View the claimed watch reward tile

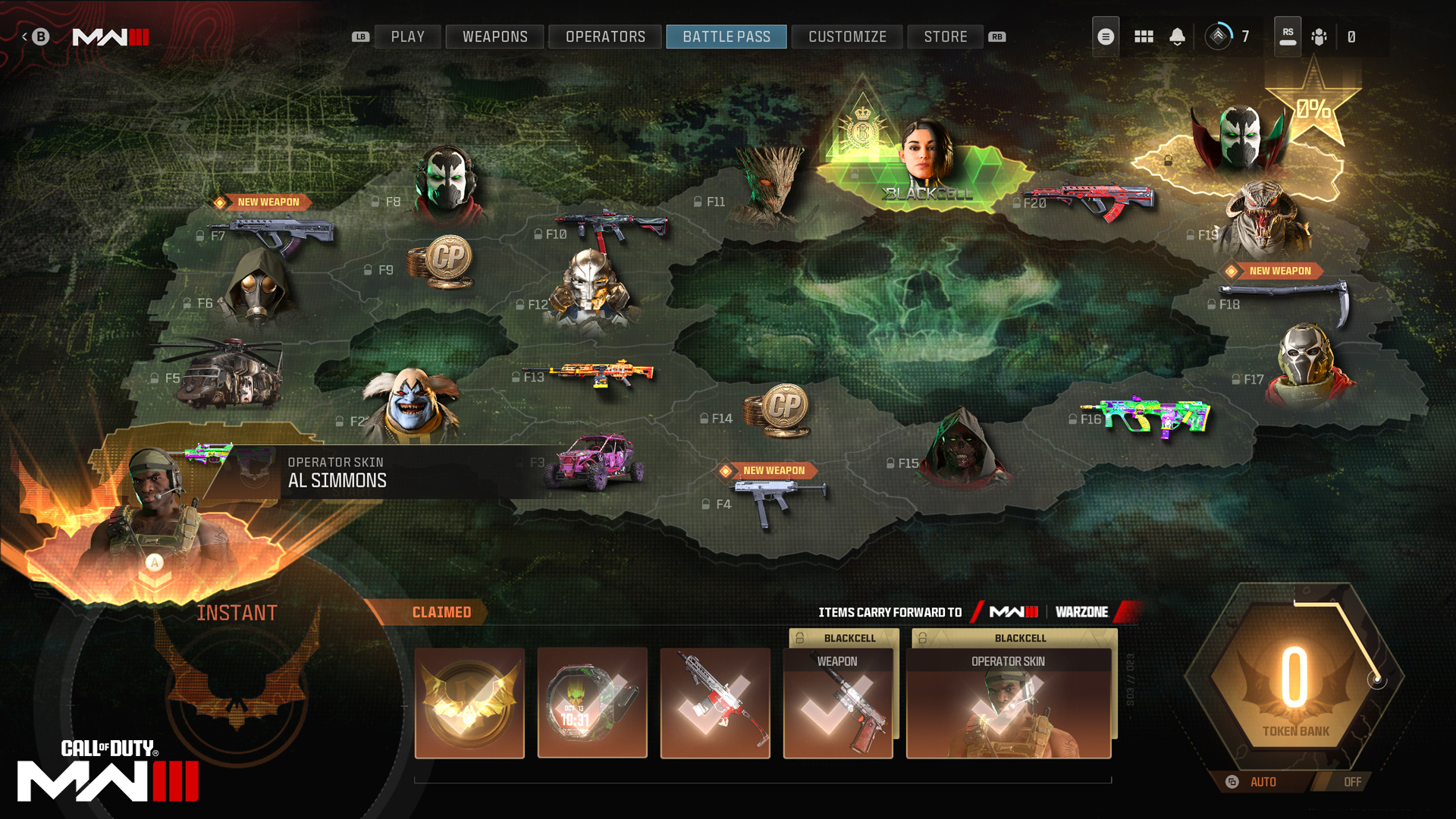click(592, 703)
